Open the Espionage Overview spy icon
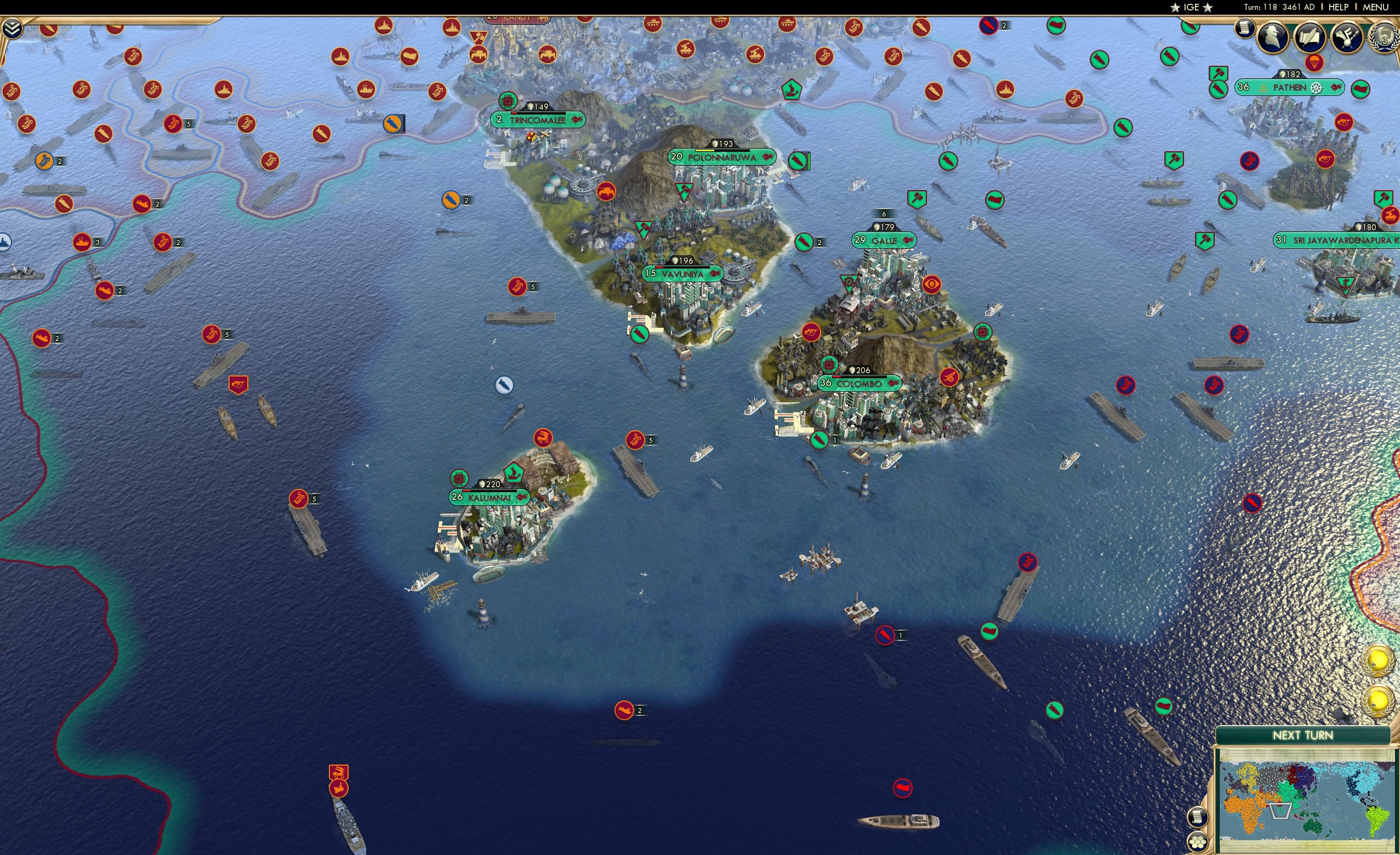Screen dimensions: 1400x855 (x=1273, y=37)
